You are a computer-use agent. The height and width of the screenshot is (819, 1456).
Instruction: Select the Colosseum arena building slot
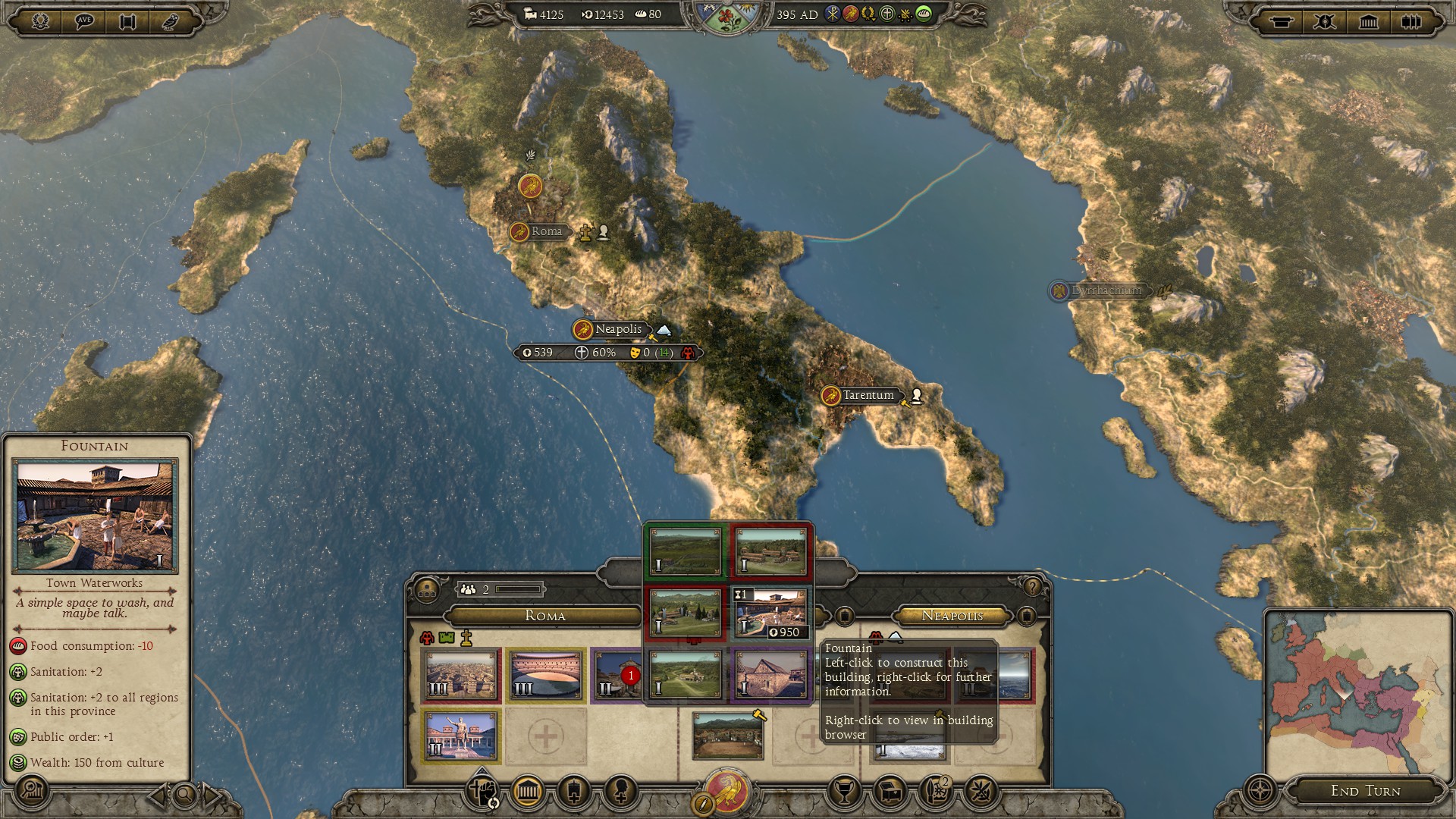pos(546,675)
